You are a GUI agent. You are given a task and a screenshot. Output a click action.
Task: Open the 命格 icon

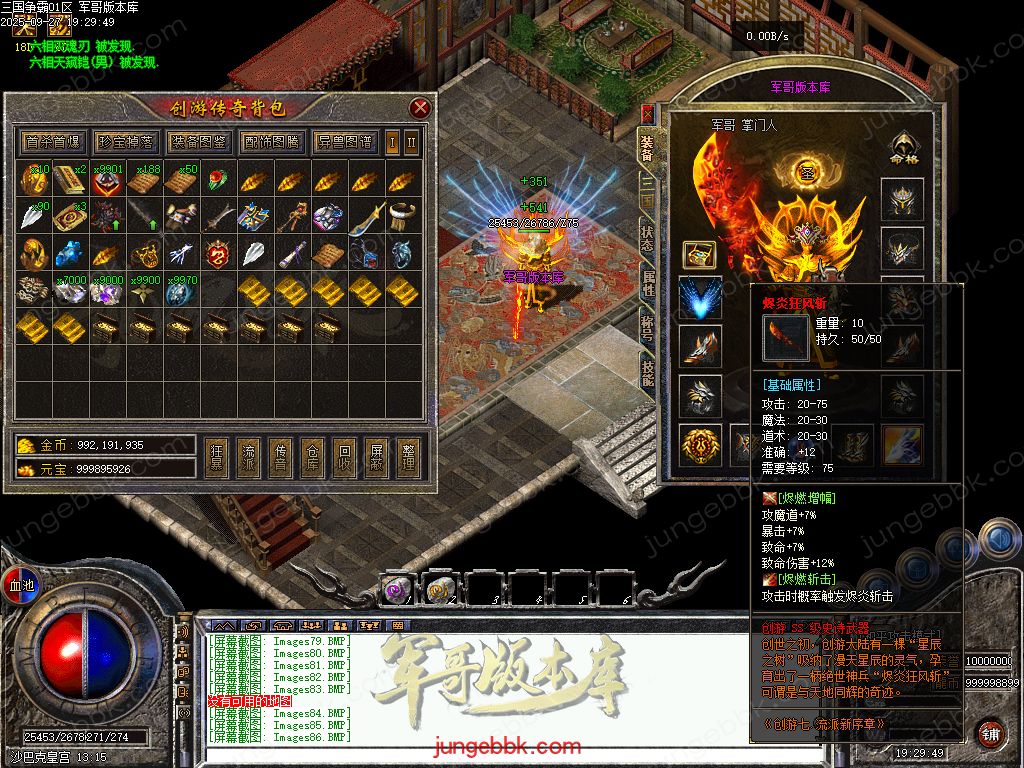[903, 150]
